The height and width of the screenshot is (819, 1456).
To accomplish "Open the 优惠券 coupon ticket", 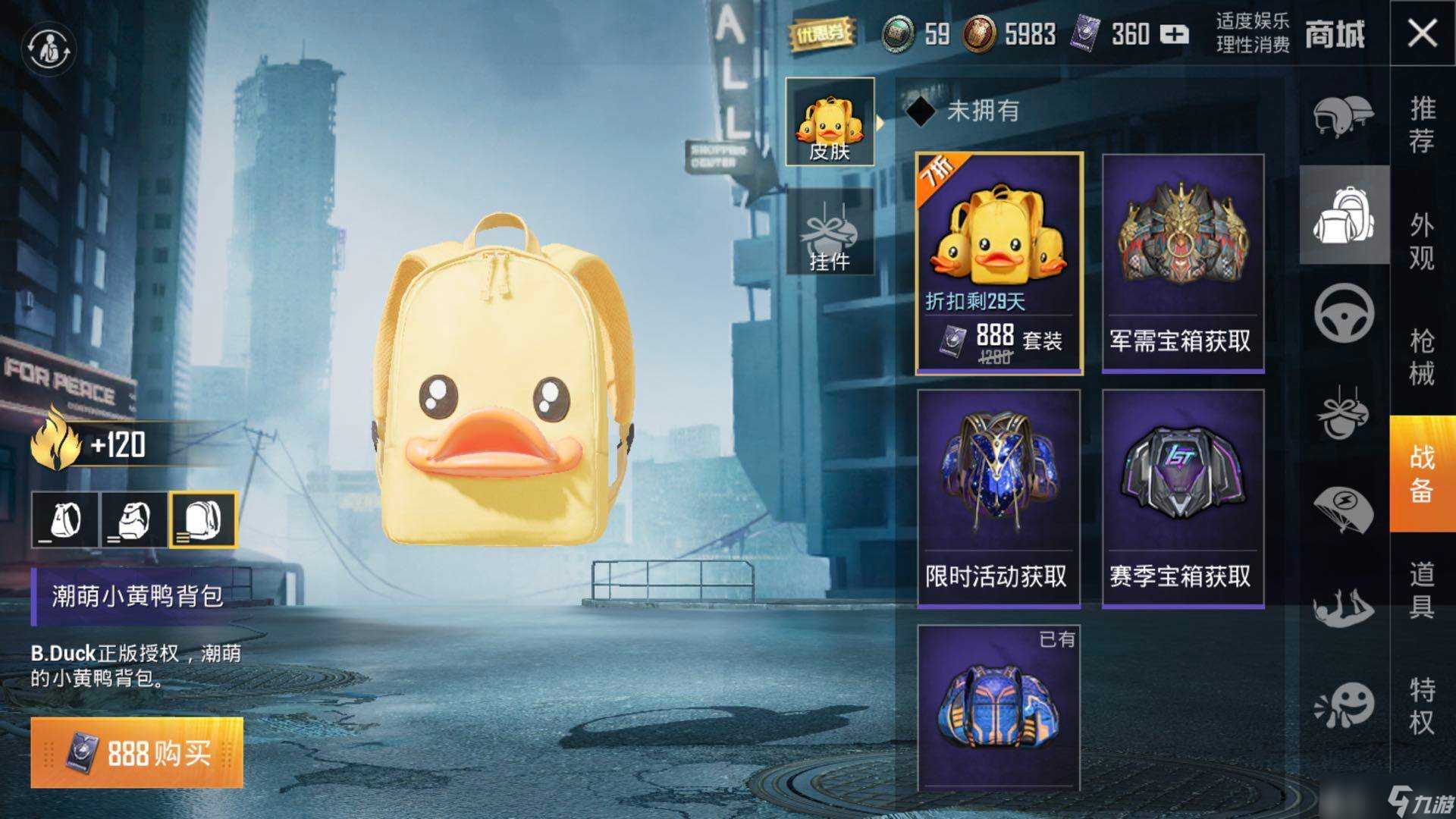I will click(821, 34).
